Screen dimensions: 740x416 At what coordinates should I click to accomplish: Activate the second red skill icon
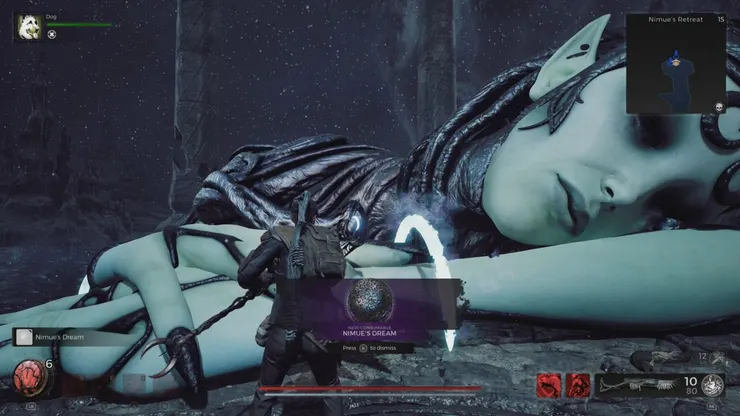[x=579, y=385]
